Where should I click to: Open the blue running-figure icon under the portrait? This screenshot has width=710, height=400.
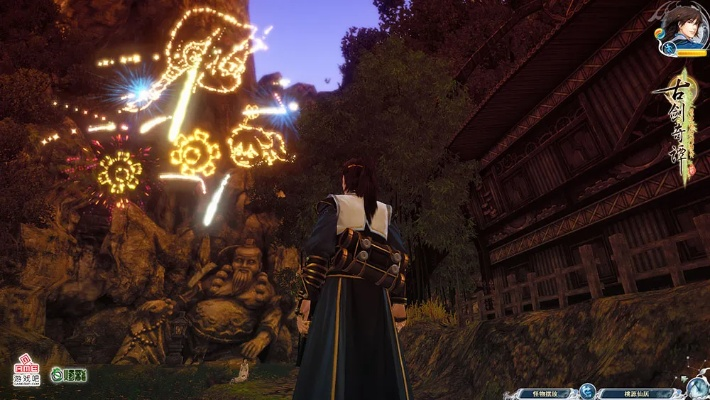click(x=669, y=46)
